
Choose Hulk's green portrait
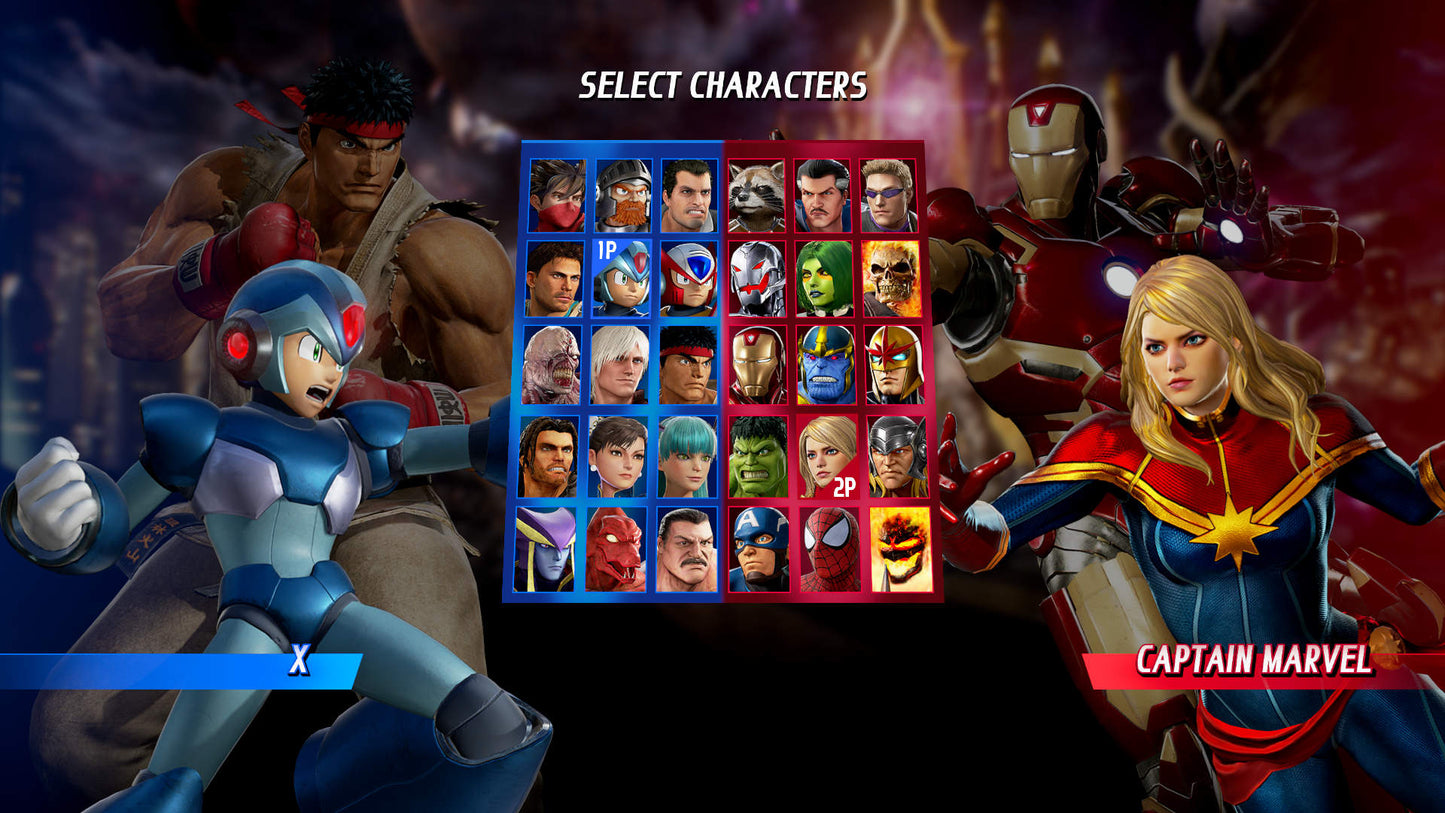click(760, 458)
